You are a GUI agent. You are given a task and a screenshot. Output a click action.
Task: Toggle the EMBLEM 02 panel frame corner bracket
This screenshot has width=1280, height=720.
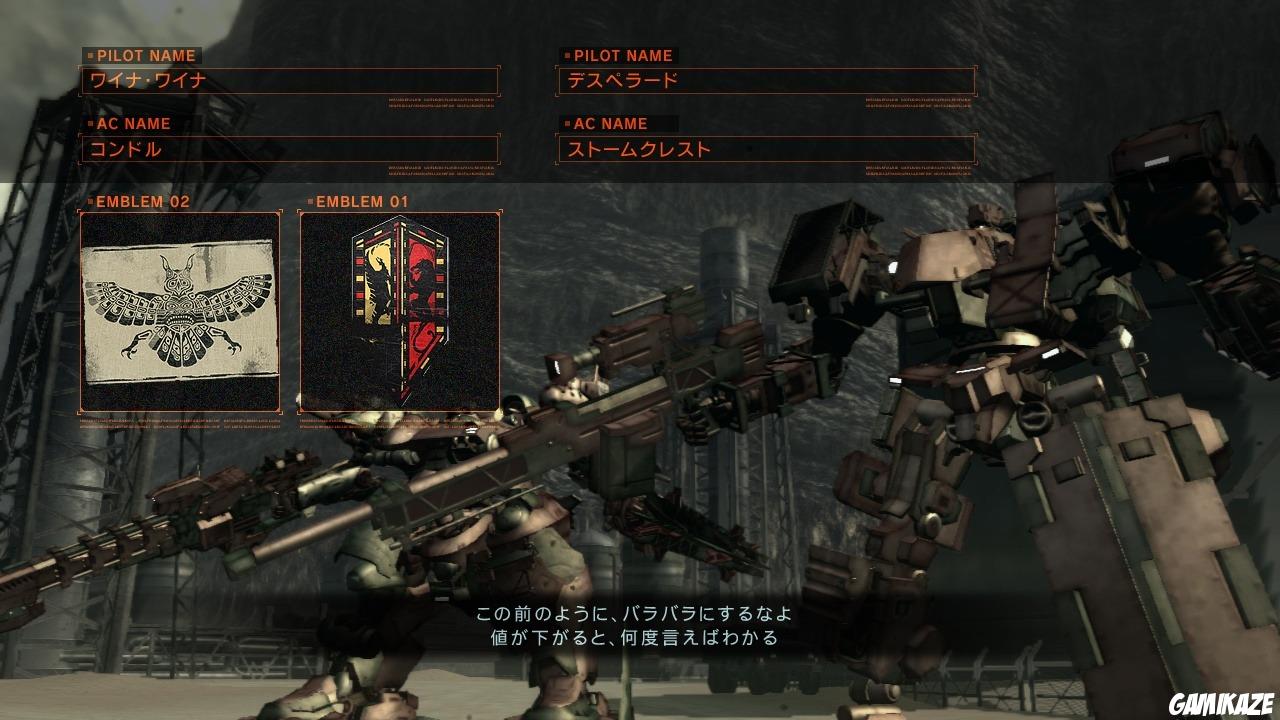pos(78,209)
